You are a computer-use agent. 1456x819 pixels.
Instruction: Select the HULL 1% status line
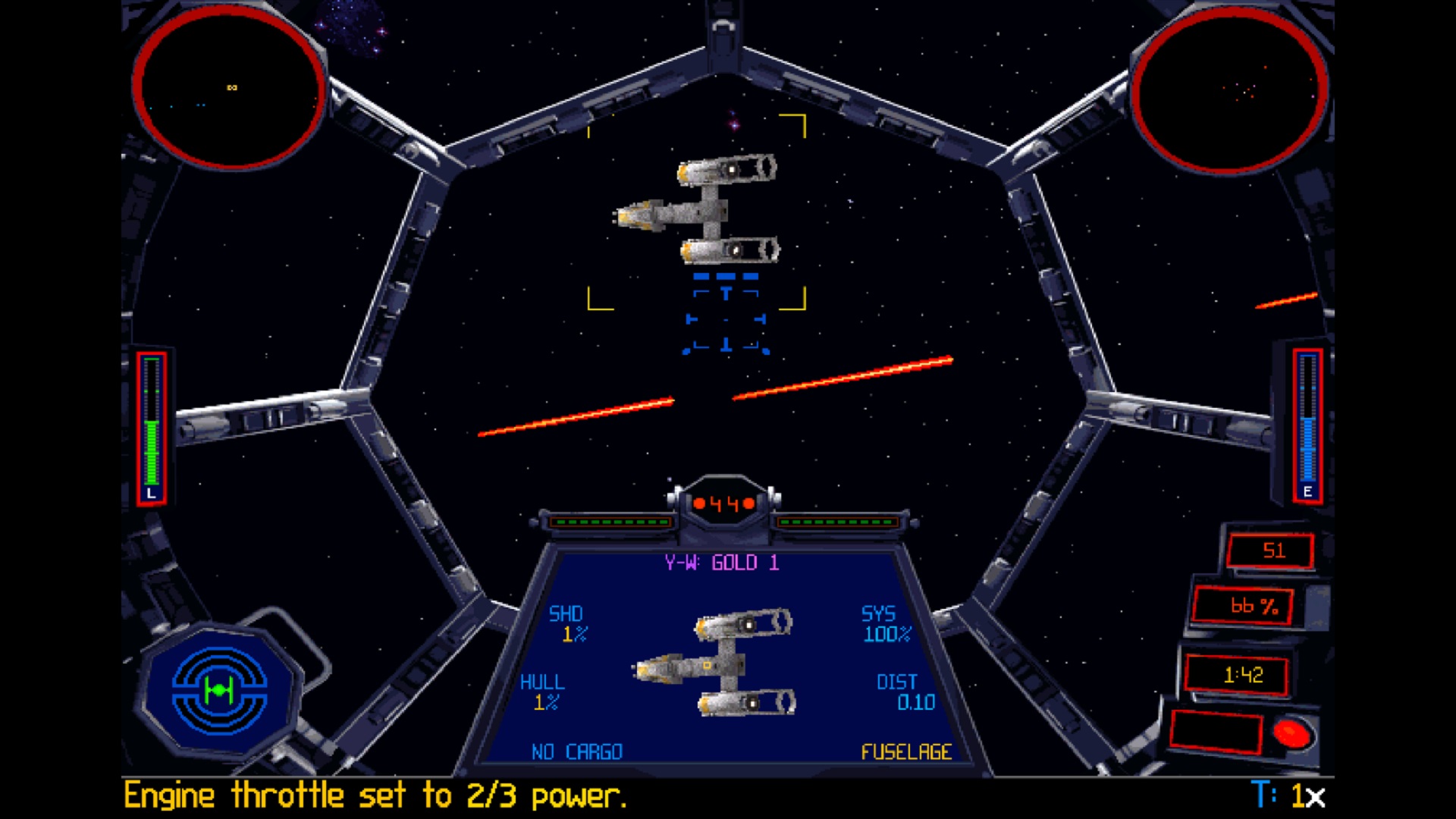pyautogui.click(x=544, y=692)
